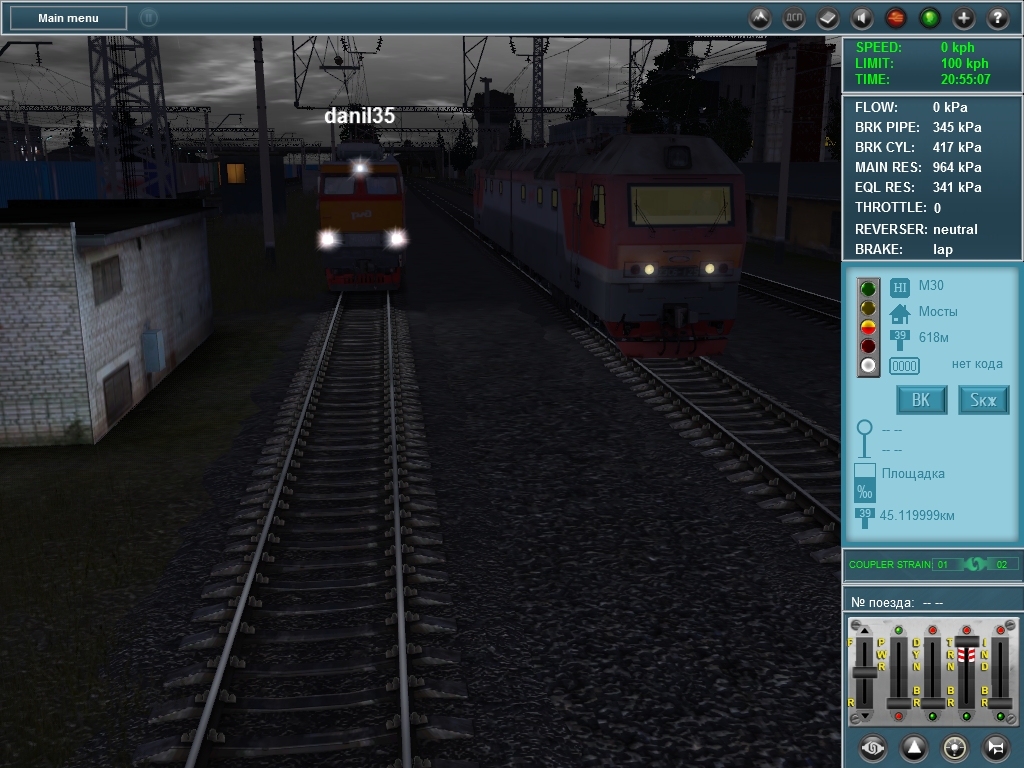Open help with the question mark icon
This screenshot has height=768, width=1024.
(998, 18)
